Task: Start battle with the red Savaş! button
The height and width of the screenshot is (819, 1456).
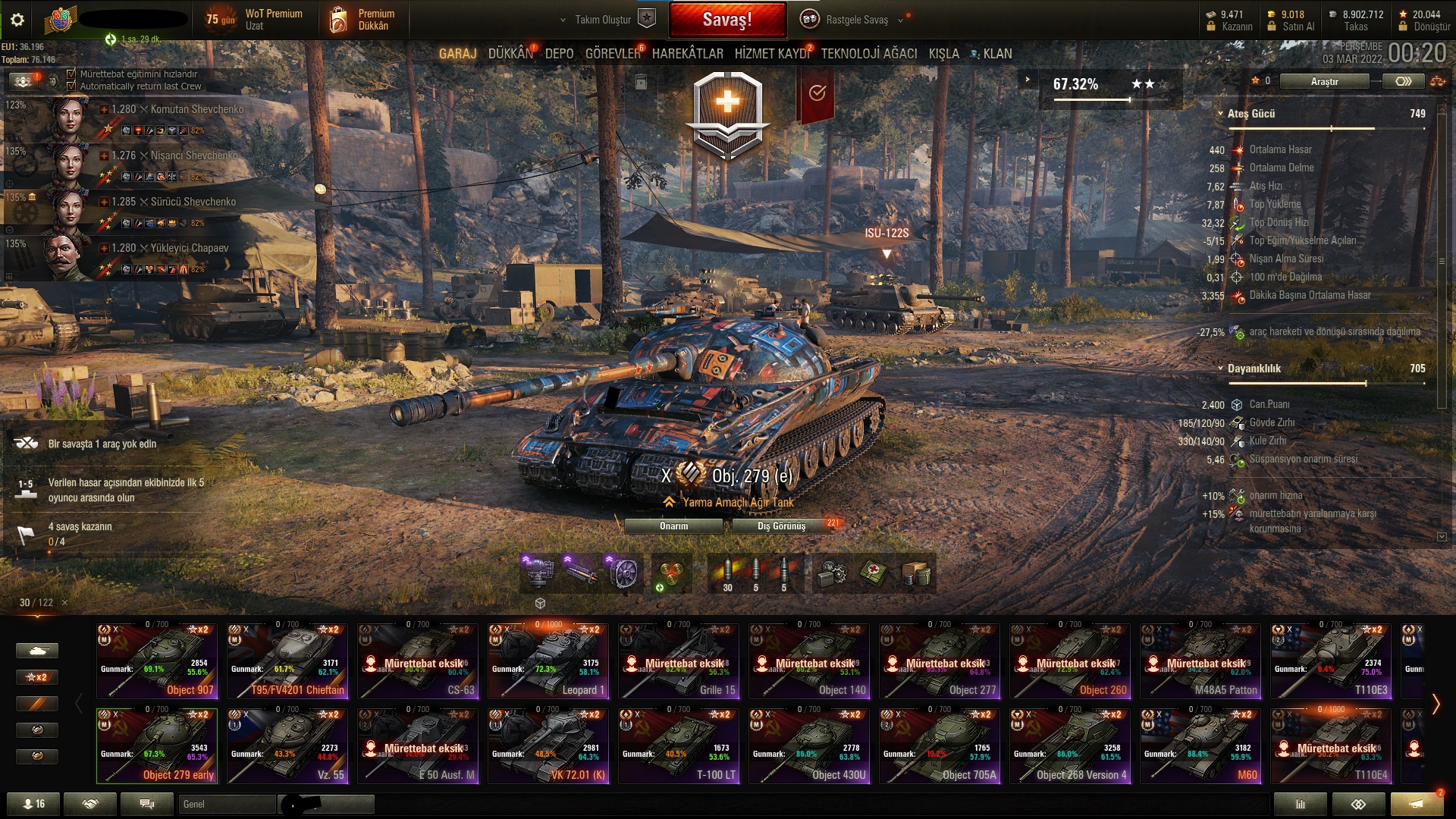Action: (x=726, y=20)
